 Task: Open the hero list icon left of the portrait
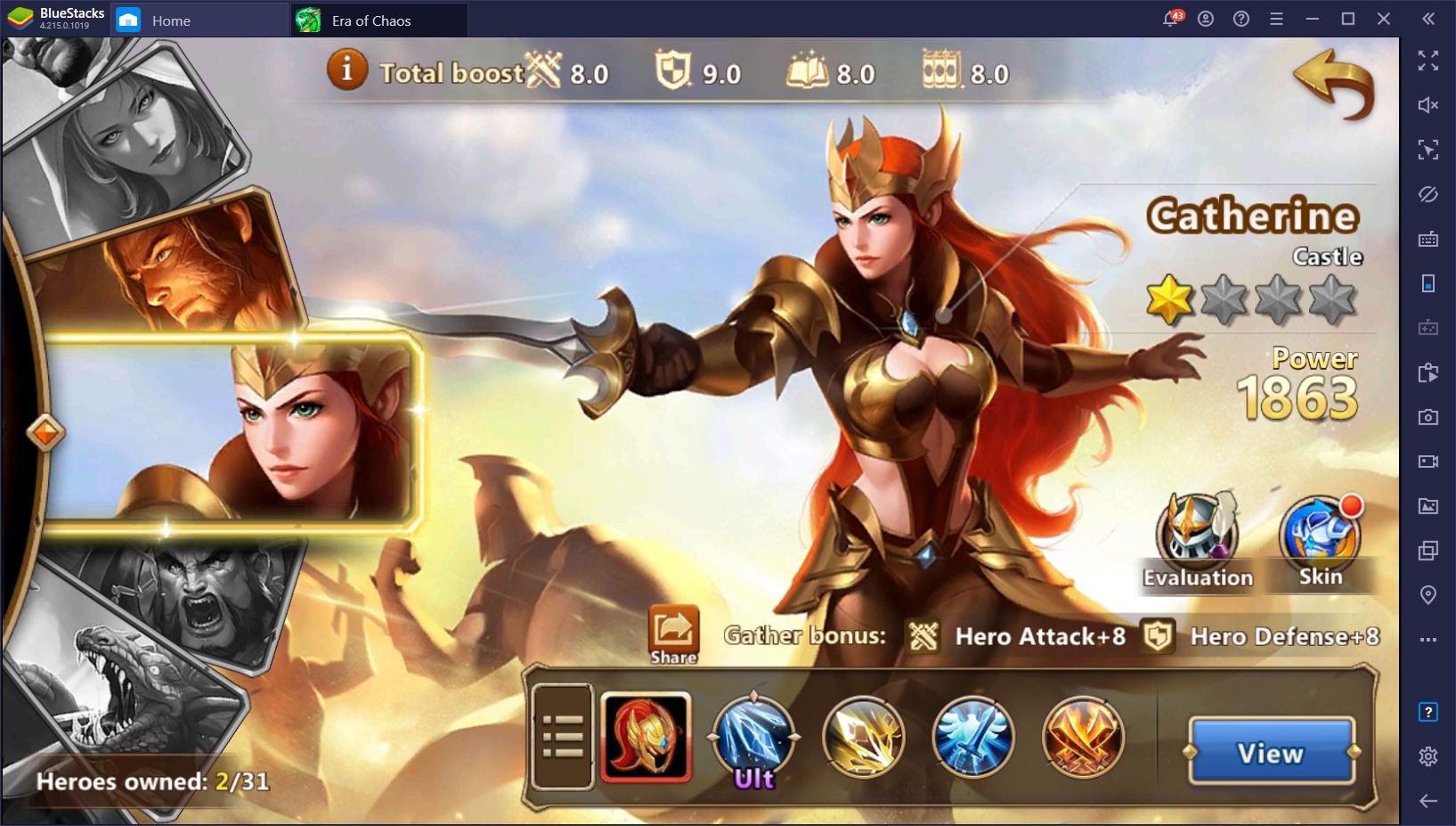pos(563,738)
